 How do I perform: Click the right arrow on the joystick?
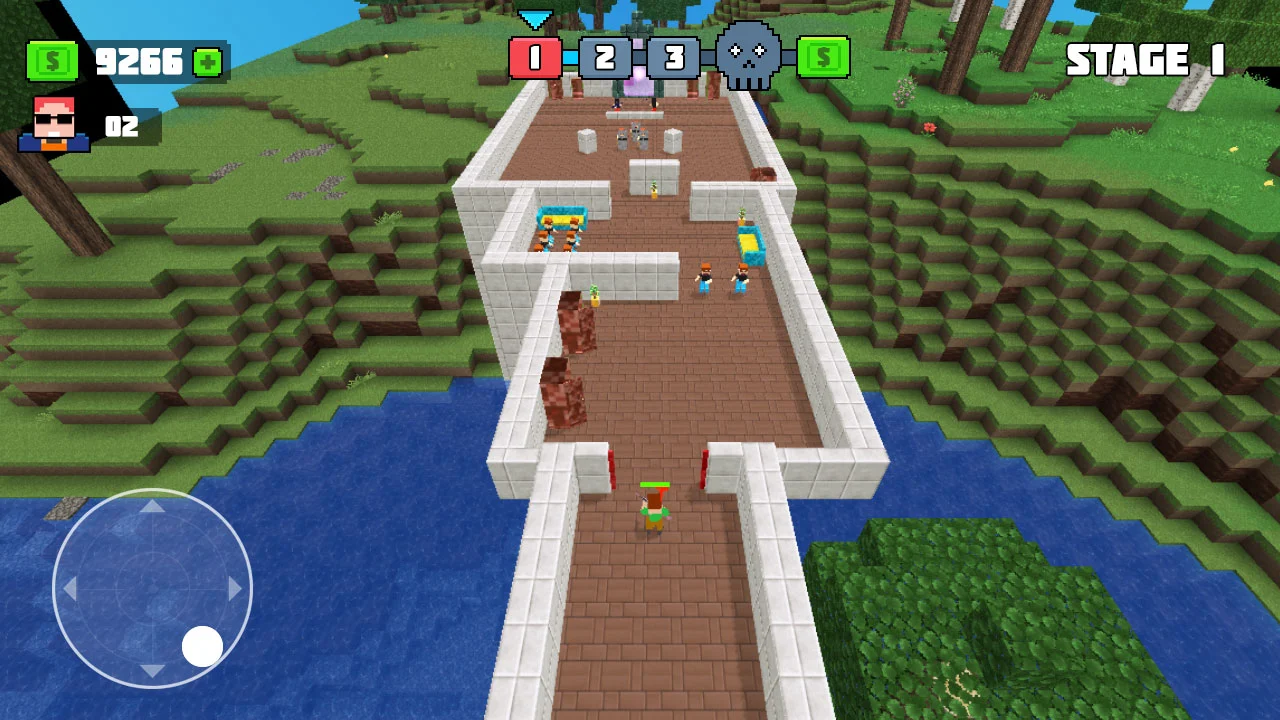coord(234,590)
